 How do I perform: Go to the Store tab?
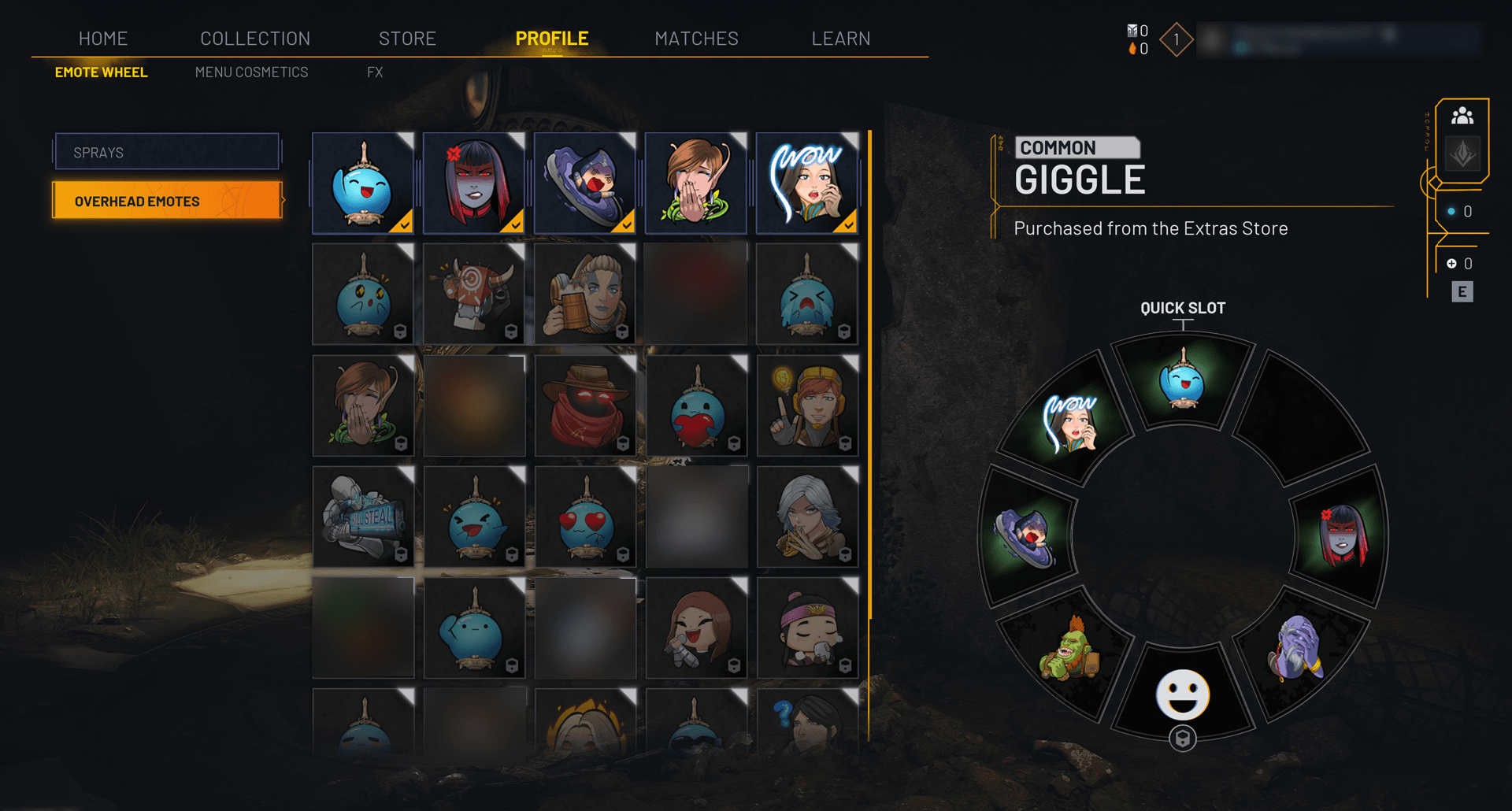click(407, 39)
